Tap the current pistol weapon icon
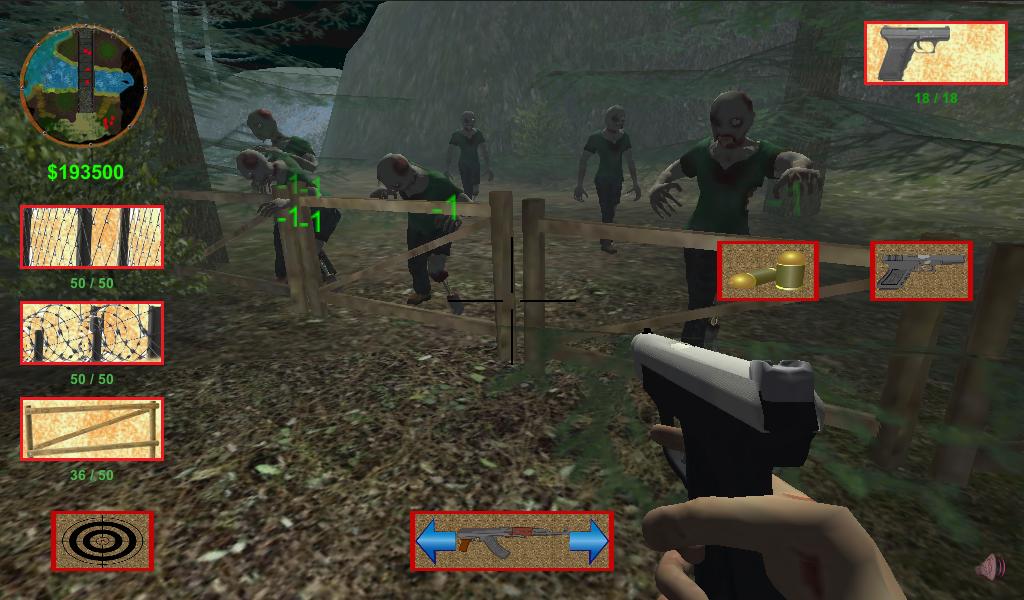The width and height of the screenshot is (1024, 600). point(935,53)
